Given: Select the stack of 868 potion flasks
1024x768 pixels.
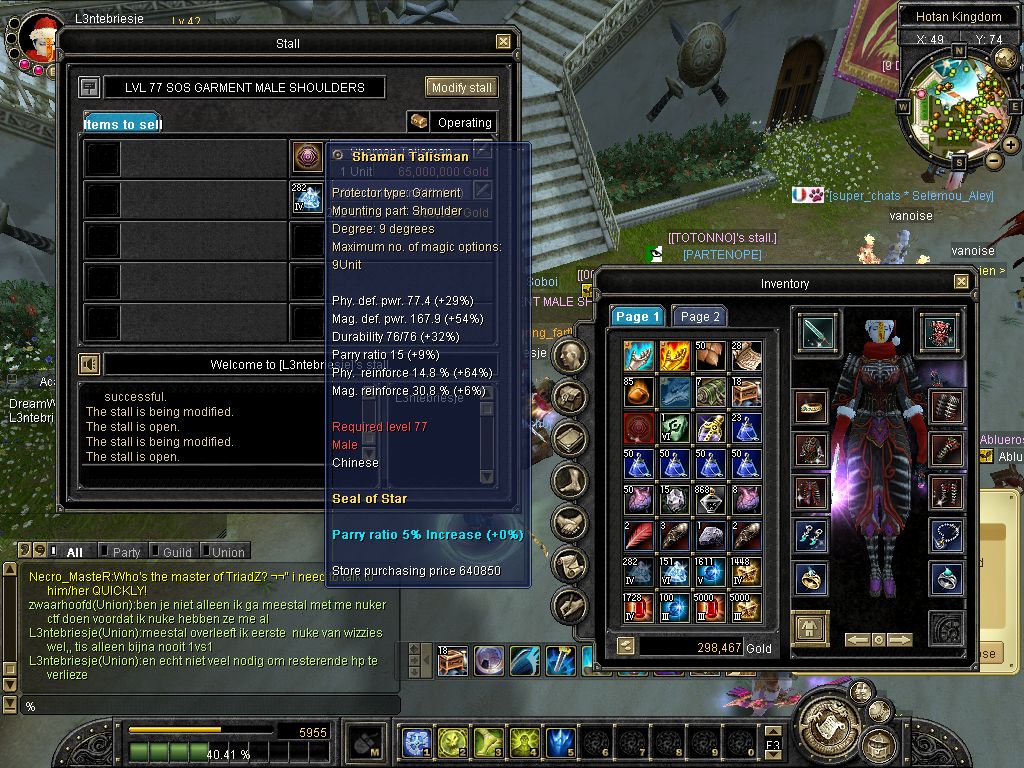Looking at the screenshot, I should [710, 499].
